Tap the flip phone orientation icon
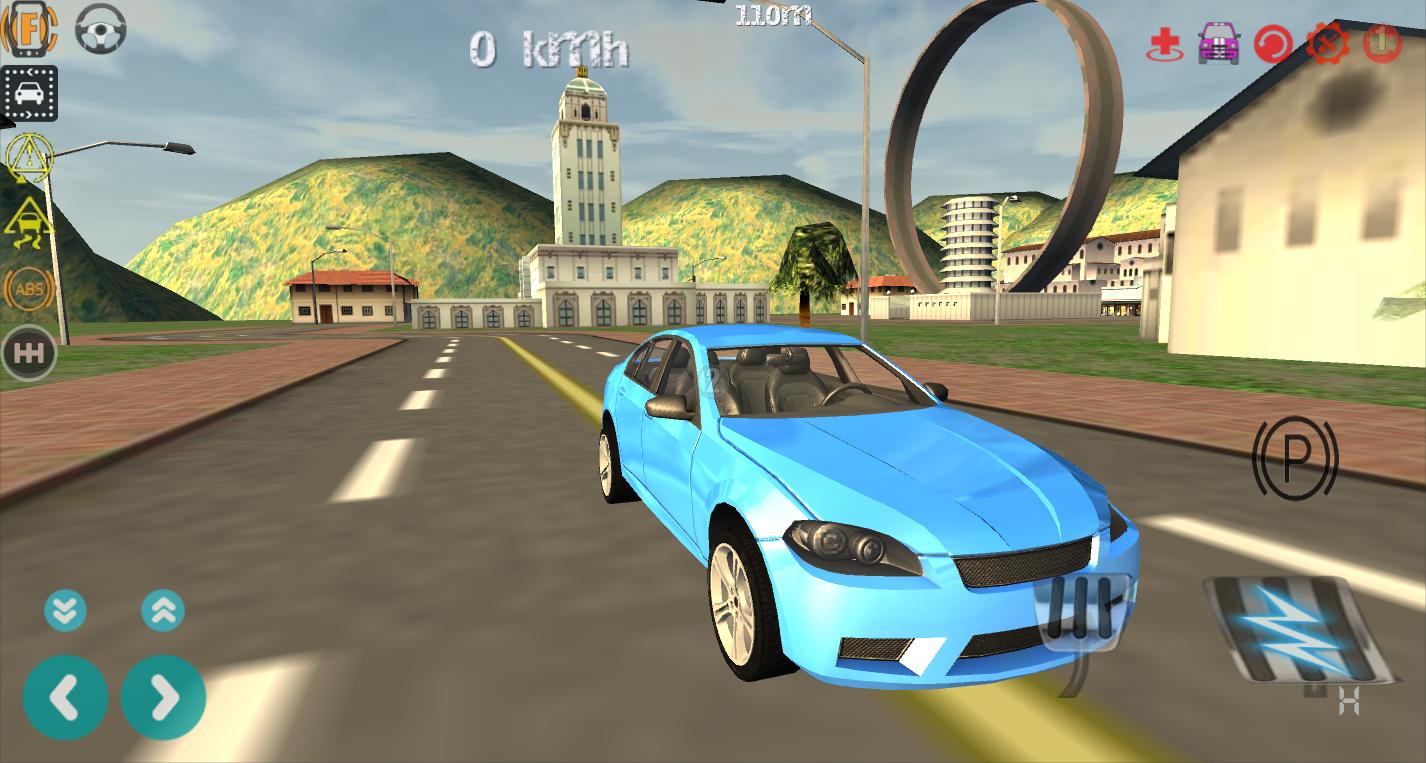 (30, 30)
